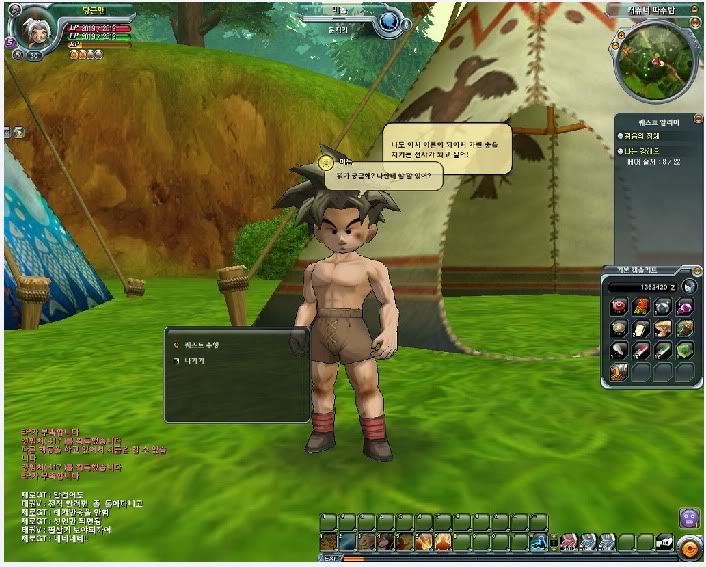Click the purple face icon button
This screenshot has height=567, width=706.
pos(689,518)
